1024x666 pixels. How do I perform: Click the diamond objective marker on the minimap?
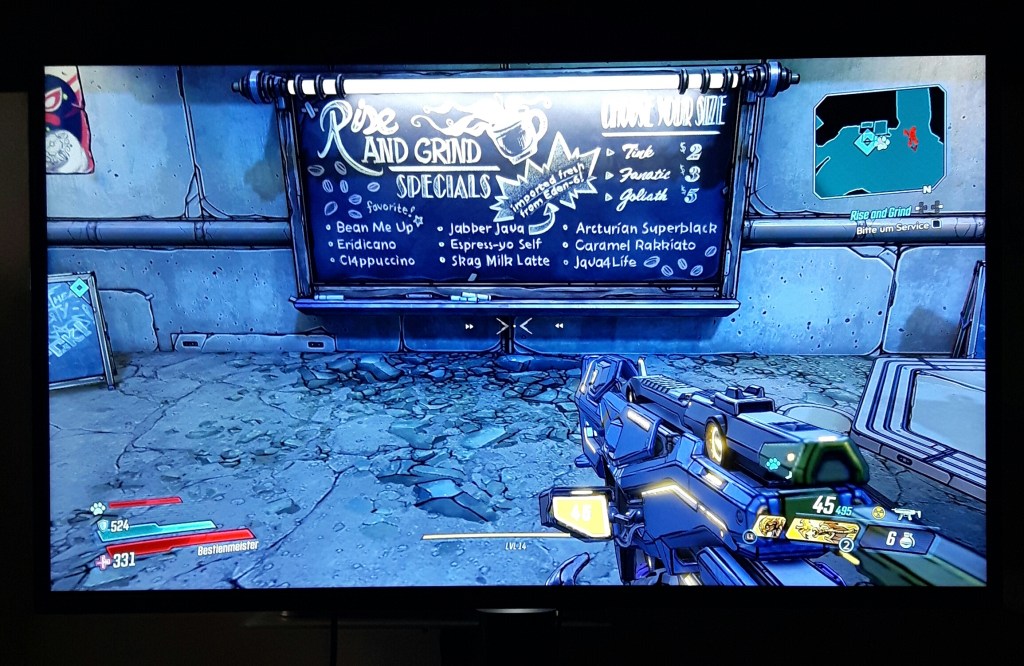866,142
